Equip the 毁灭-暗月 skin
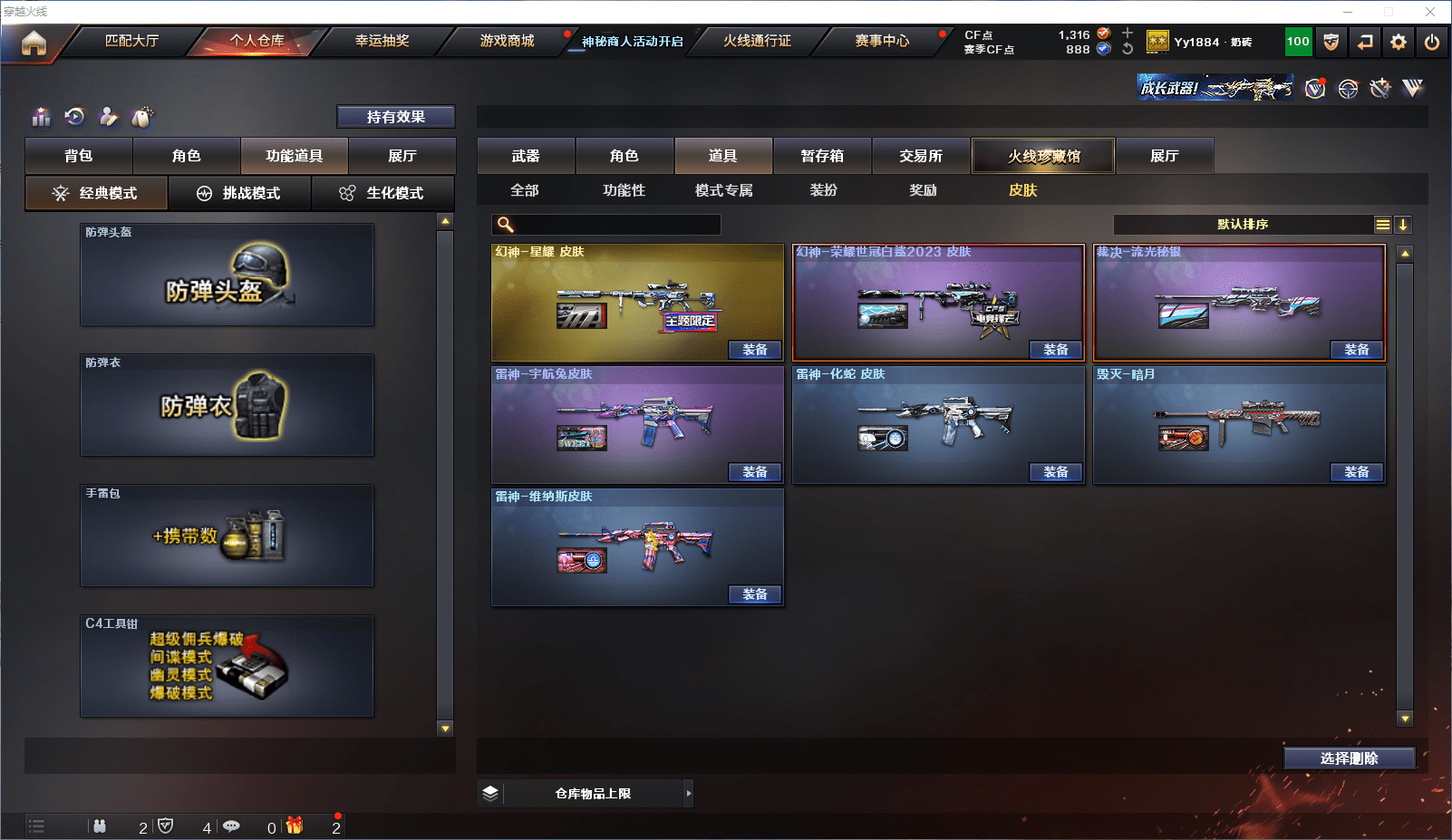The image size is (1452, 840). (x=1357, y=472)
